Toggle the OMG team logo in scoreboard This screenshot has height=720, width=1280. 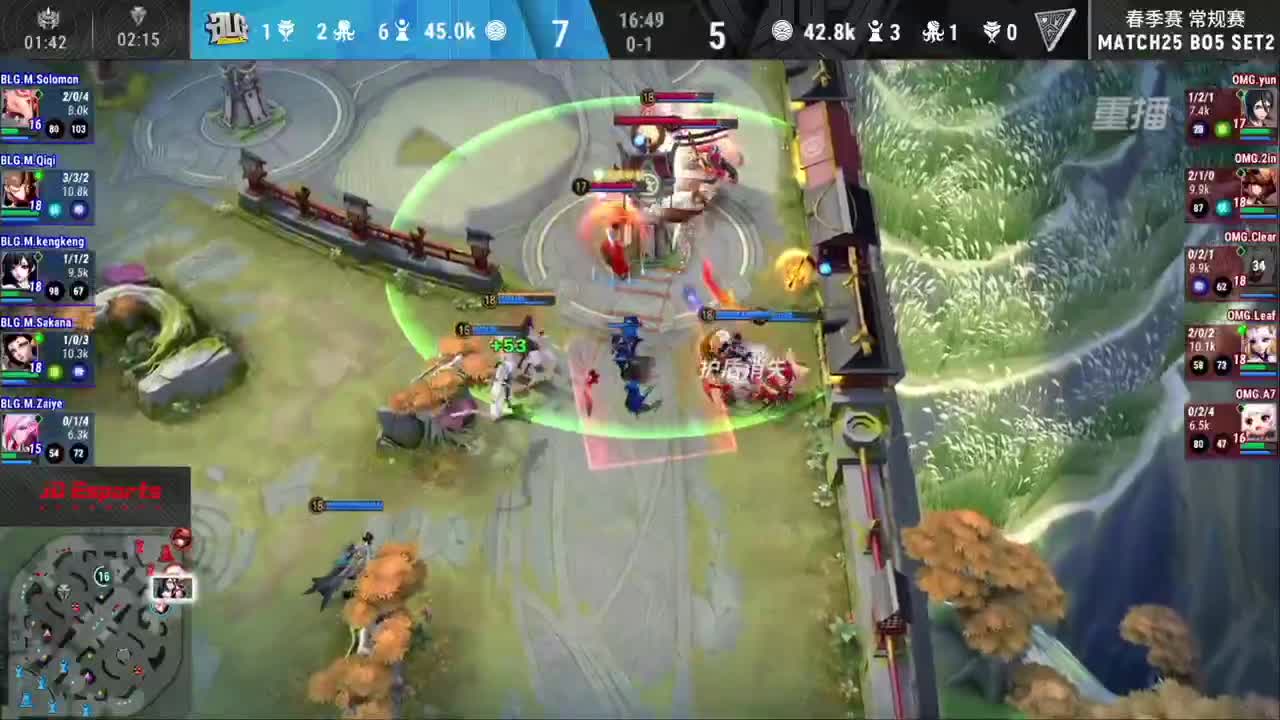pos(1053,27)
